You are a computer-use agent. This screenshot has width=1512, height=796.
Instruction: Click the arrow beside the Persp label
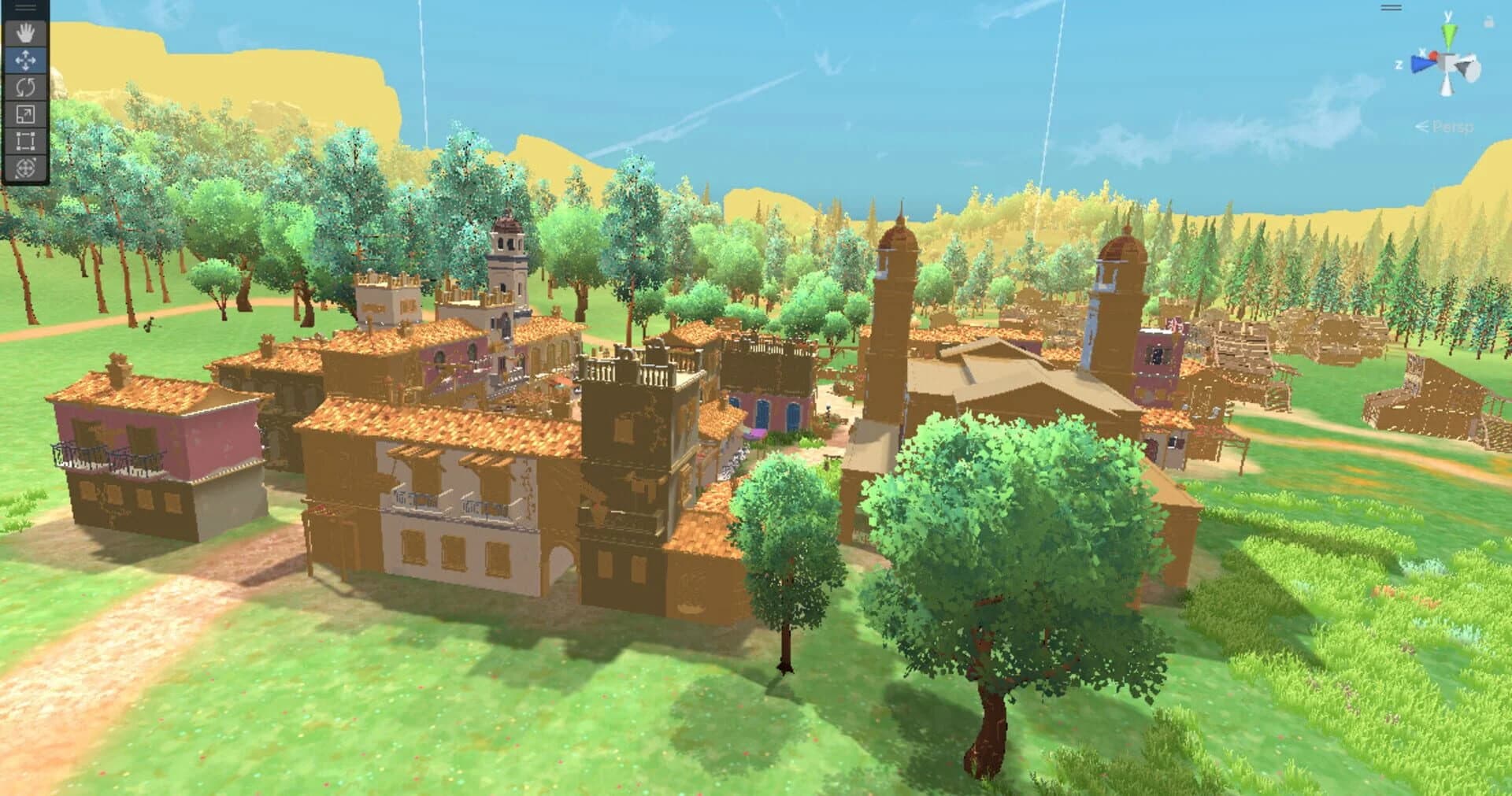(1421, 125)
